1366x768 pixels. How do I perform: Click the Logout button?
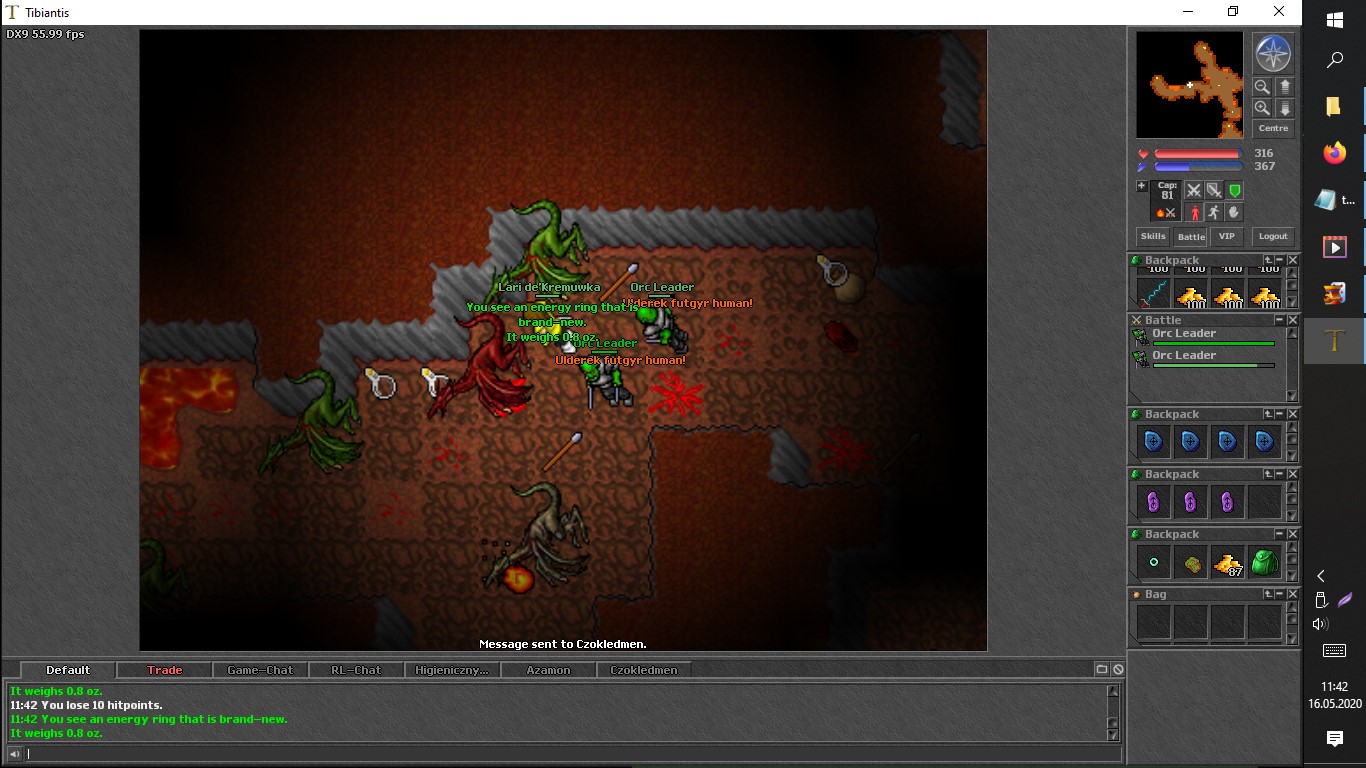coord(1273,236)
